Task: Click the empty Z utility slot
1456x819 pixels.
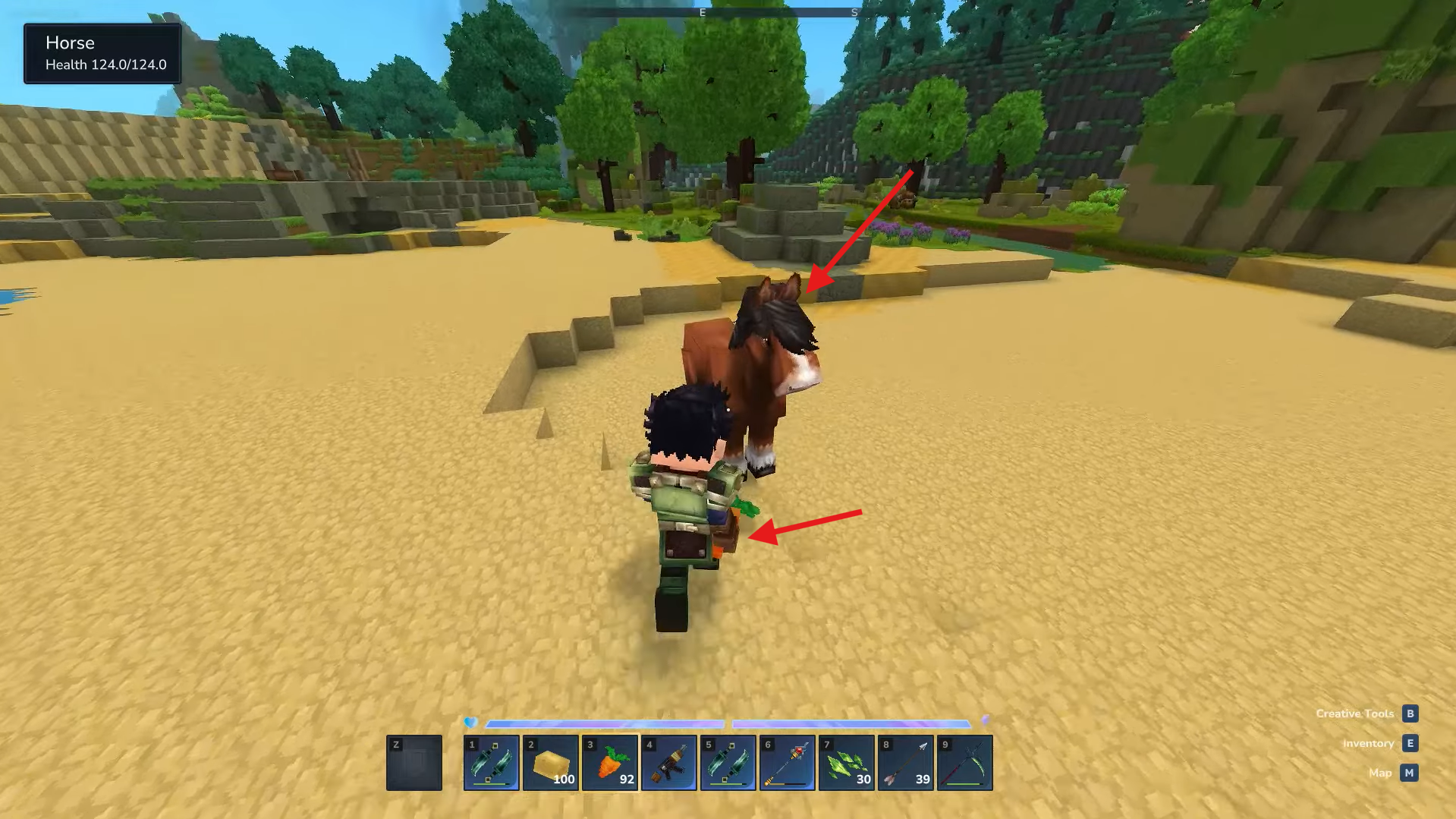Action: 414,762
